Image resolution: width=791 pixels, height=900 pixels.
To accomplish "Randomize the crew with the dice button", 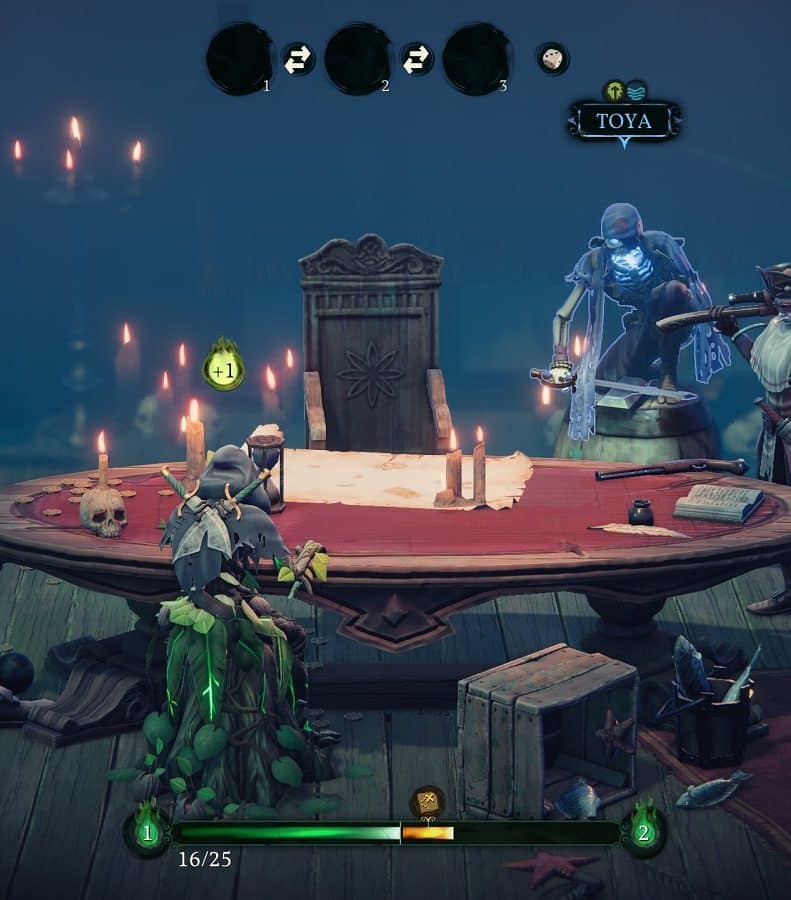I will point(552,59).
